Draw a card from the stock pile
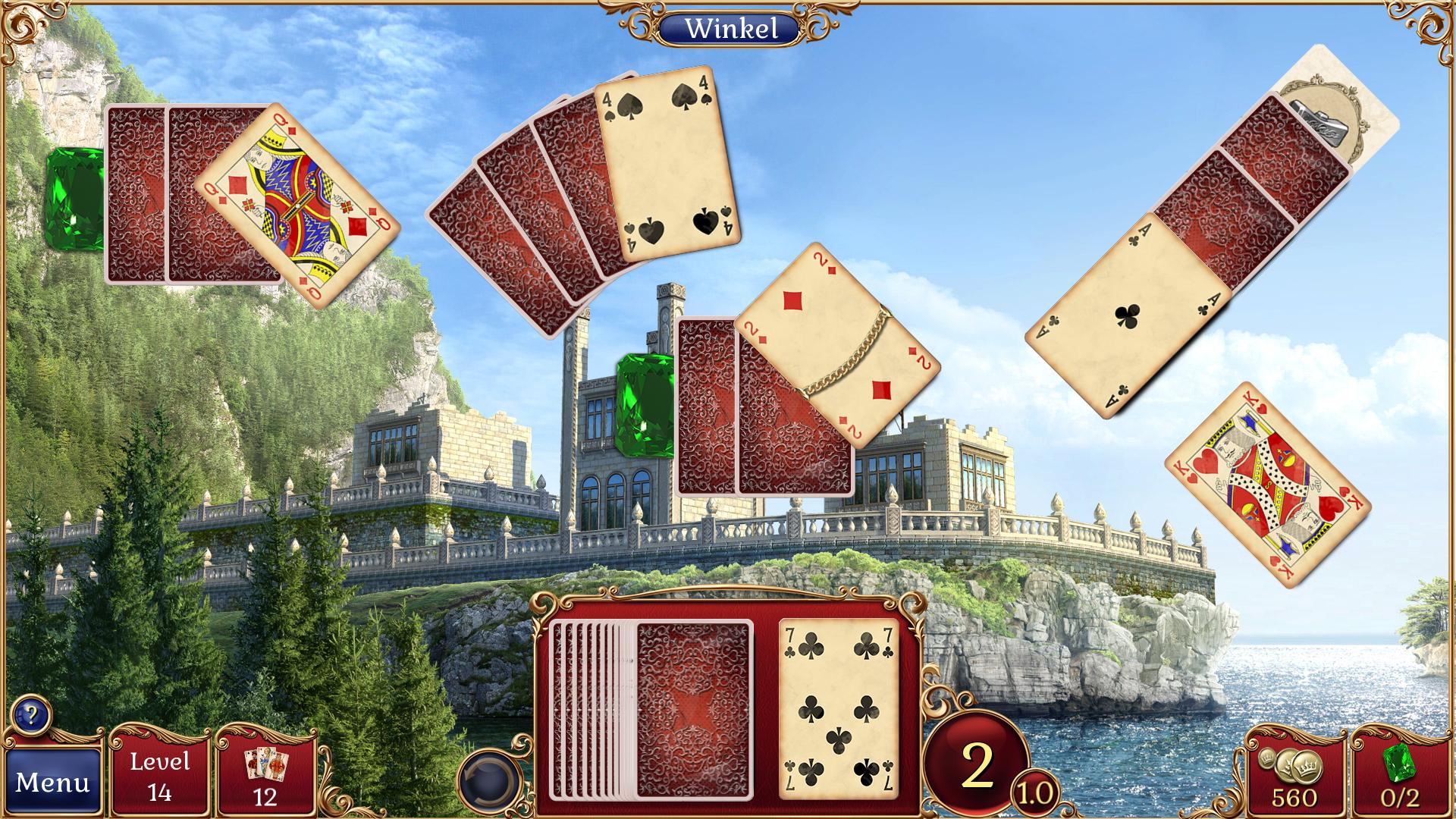This screenshot has height=819, width=1456. [693, 709]
